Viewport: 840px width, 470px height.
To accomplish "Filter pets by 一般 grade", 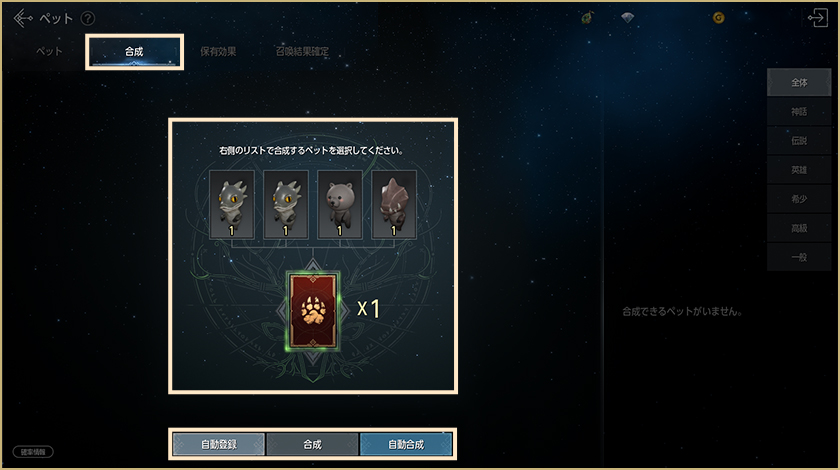I will 798,257.
